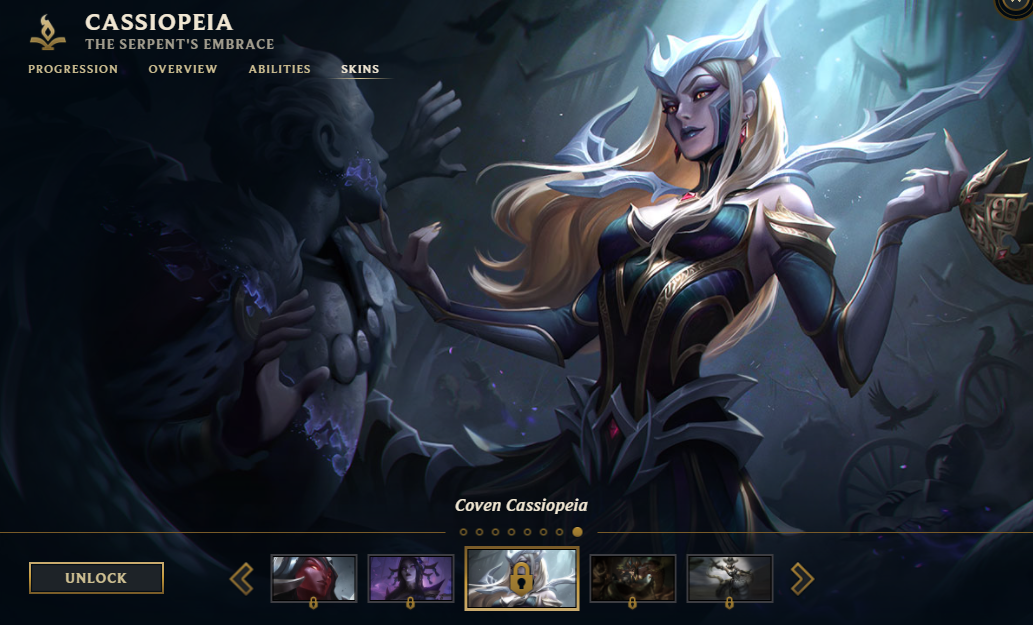This screenshot has height=625, width=1033.
Task: Unlock the Coven Cassiopeia skin
Action: pos(96,578)
